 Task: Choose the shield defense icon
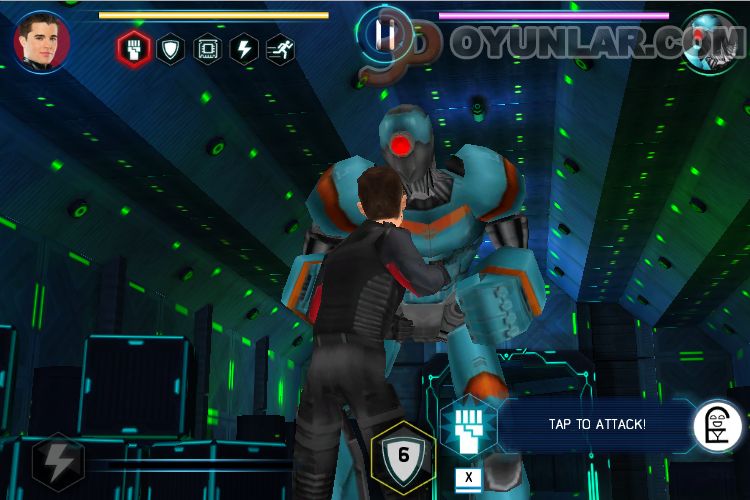coord(172,49)
